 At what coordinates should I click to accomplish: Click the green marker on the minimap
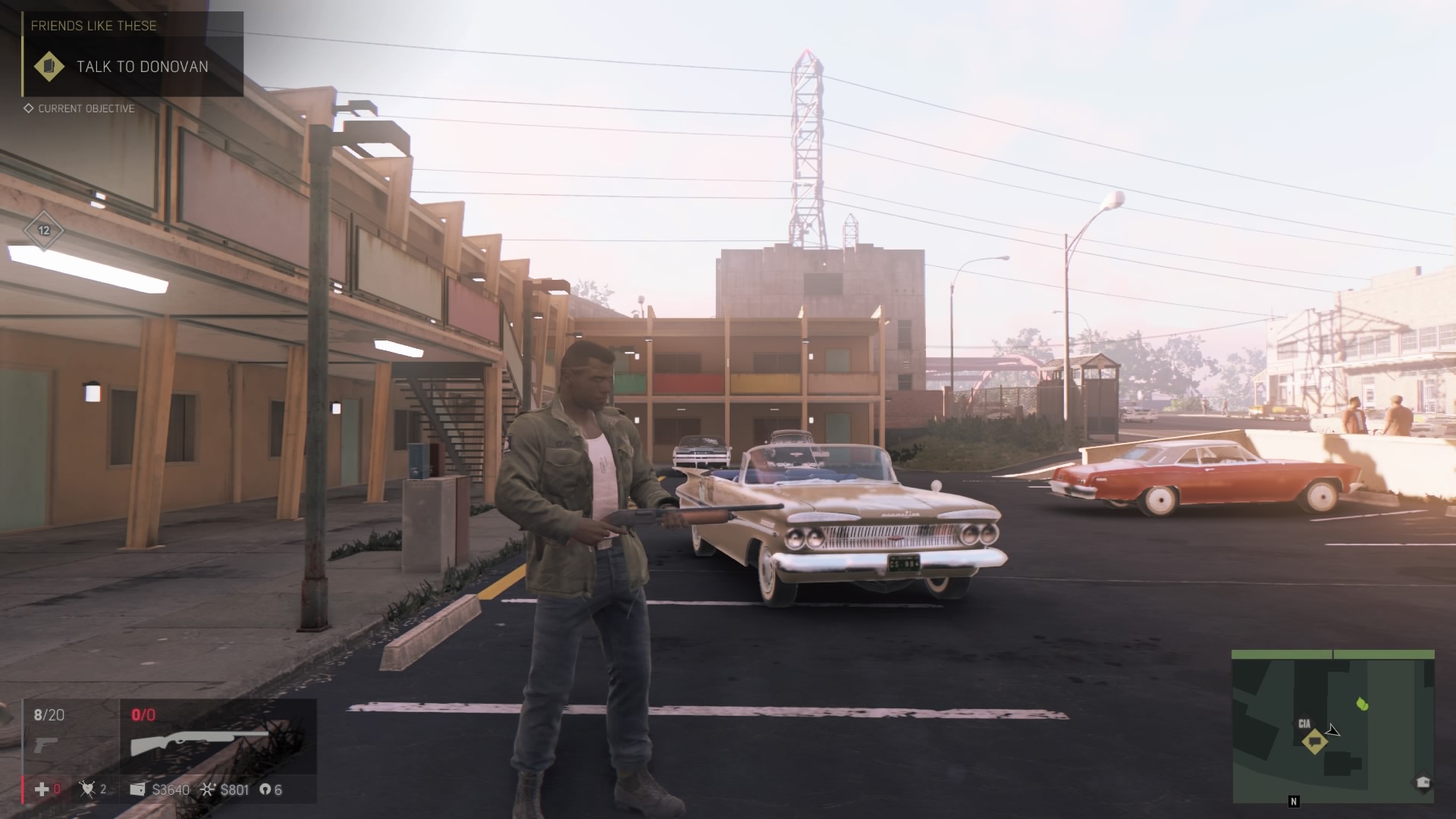[x=1362, y=704]
